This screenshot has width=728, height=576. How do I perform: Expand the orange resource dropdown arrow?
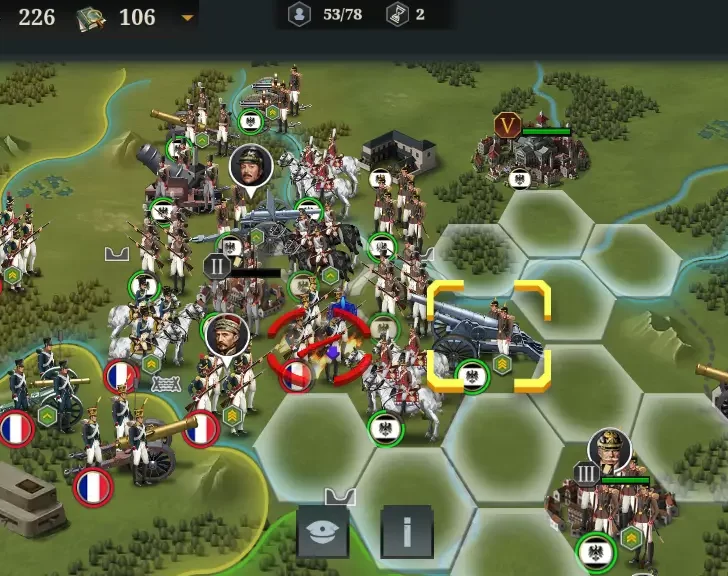(x=187, y=18)
